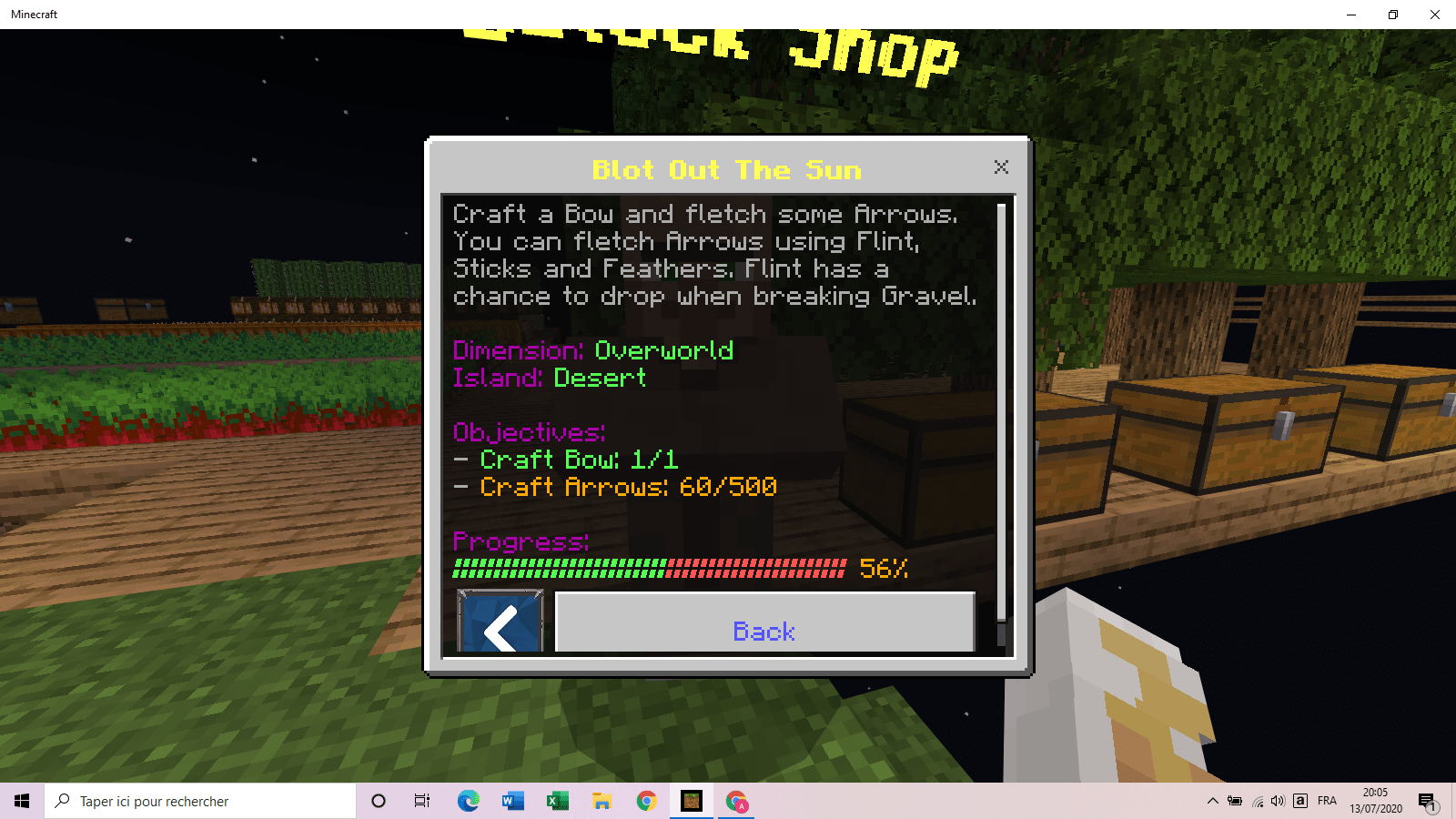Click the Windows Start button
Viewport: 1456px width, 819px height.
click(x=22, y=801)
